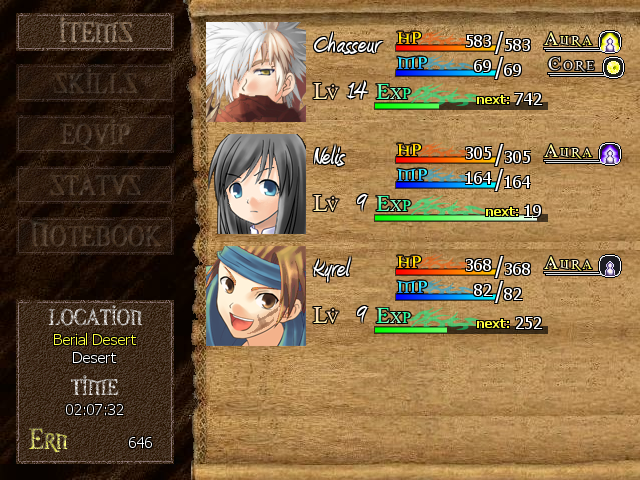Image resolution: width=640 pixels, height=480 pixels.
Task: Select Kyrel's Aura icon
Action: click(610, 266)
